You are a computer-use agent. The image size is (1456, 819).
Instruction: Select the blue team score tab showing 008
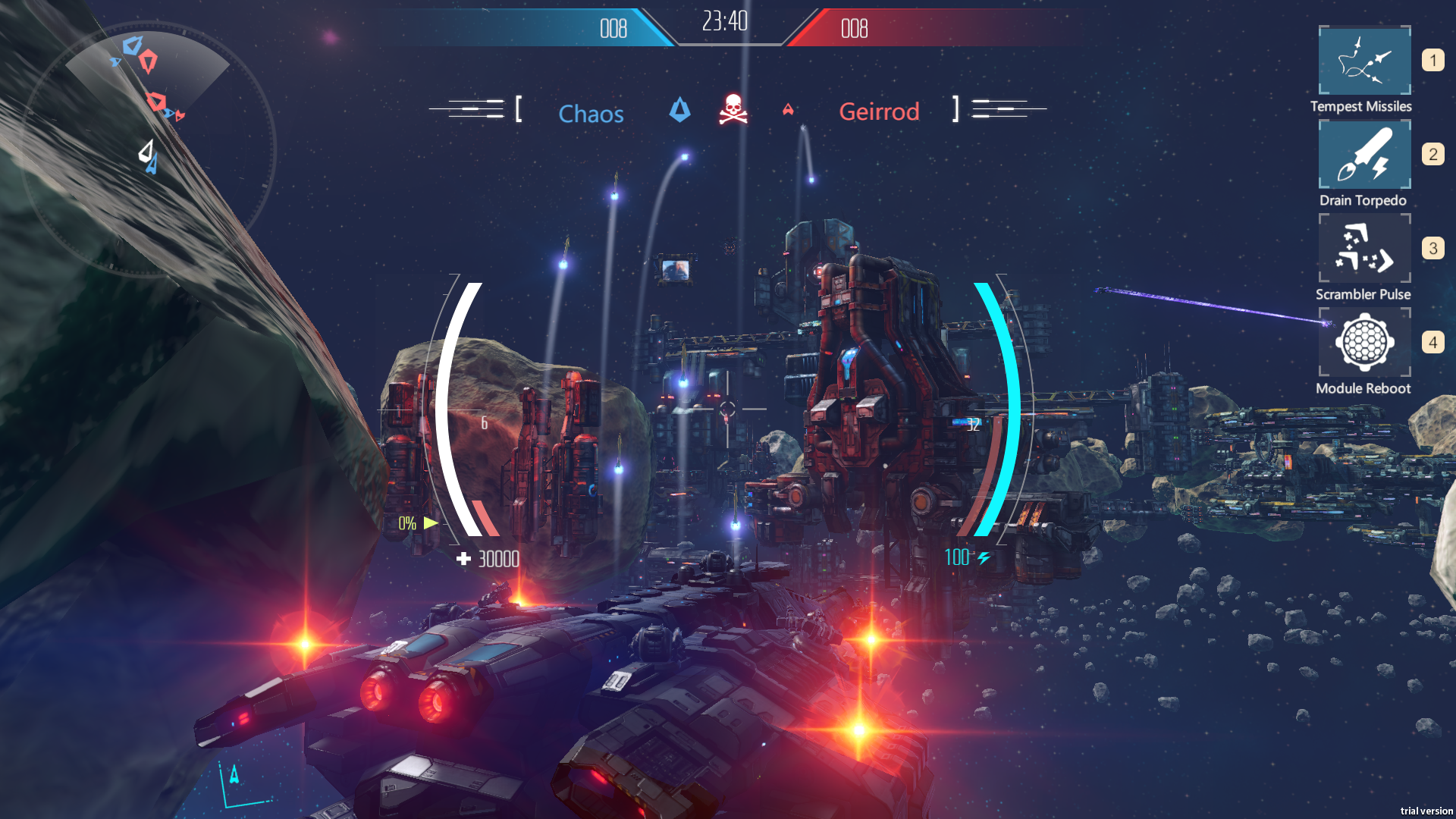pyautogui.click(x=614, y=29)
